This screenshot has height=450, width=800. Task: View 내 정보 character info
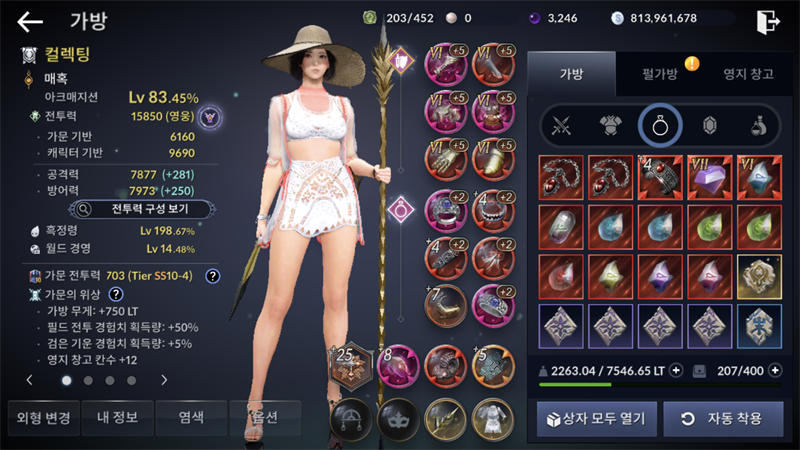coord(116,417)
